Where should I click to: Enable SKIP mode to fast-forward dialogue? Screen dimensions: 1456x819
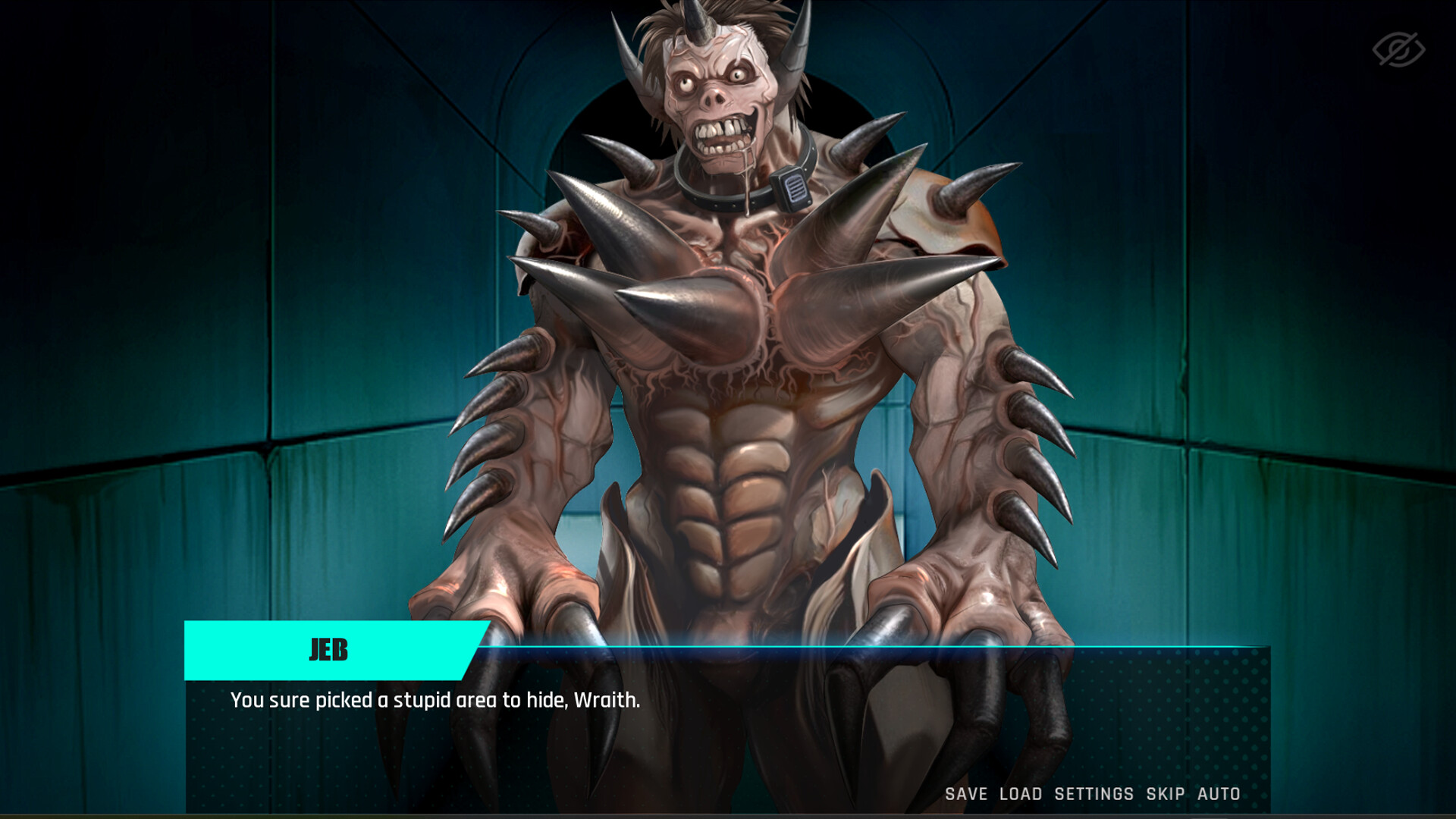1163,795
